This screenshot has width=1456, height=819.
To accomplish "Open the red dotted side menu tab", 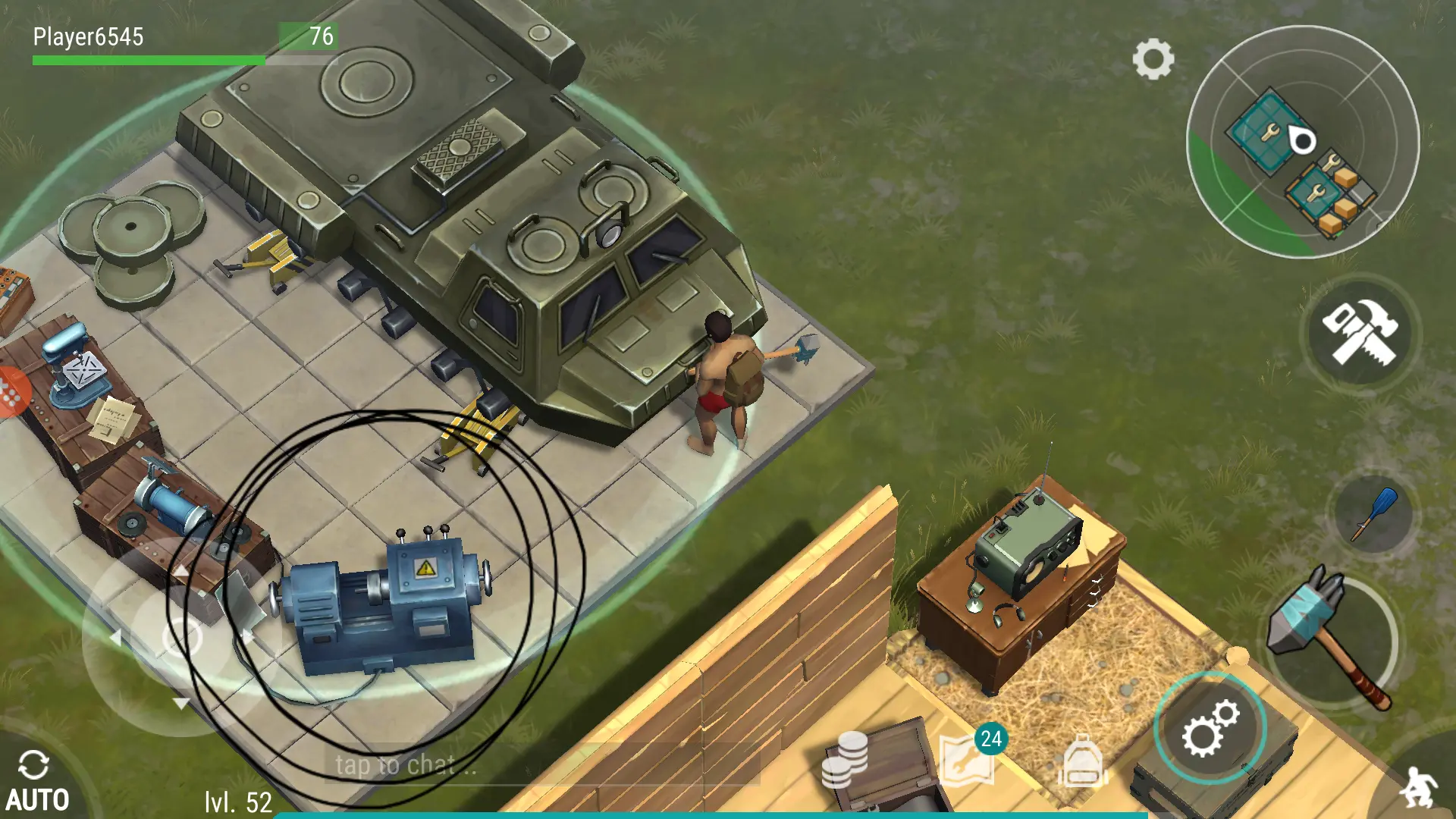I will [x=12, y=392].
